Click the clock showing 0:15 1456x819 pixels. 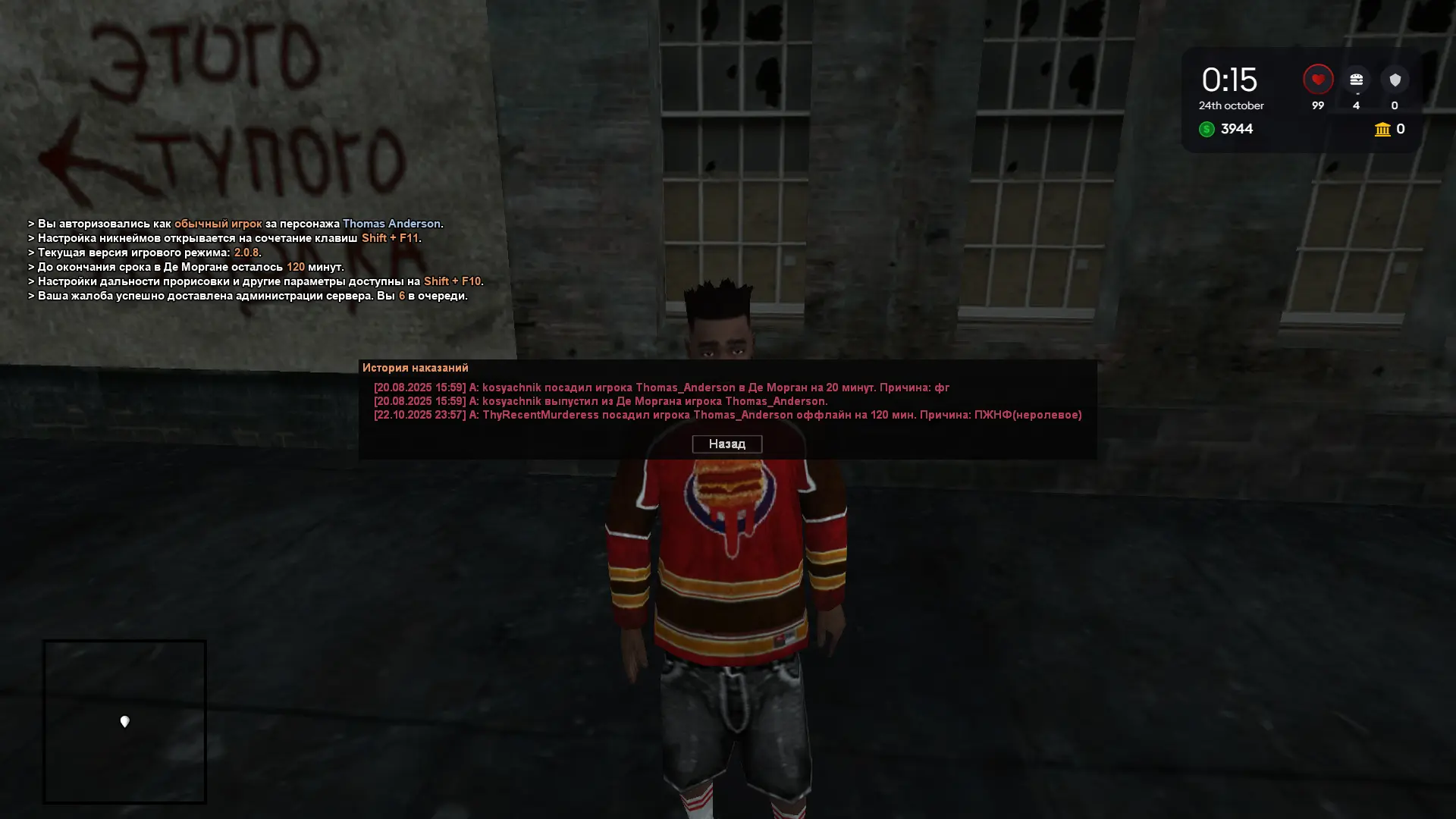coord(1228,79)
